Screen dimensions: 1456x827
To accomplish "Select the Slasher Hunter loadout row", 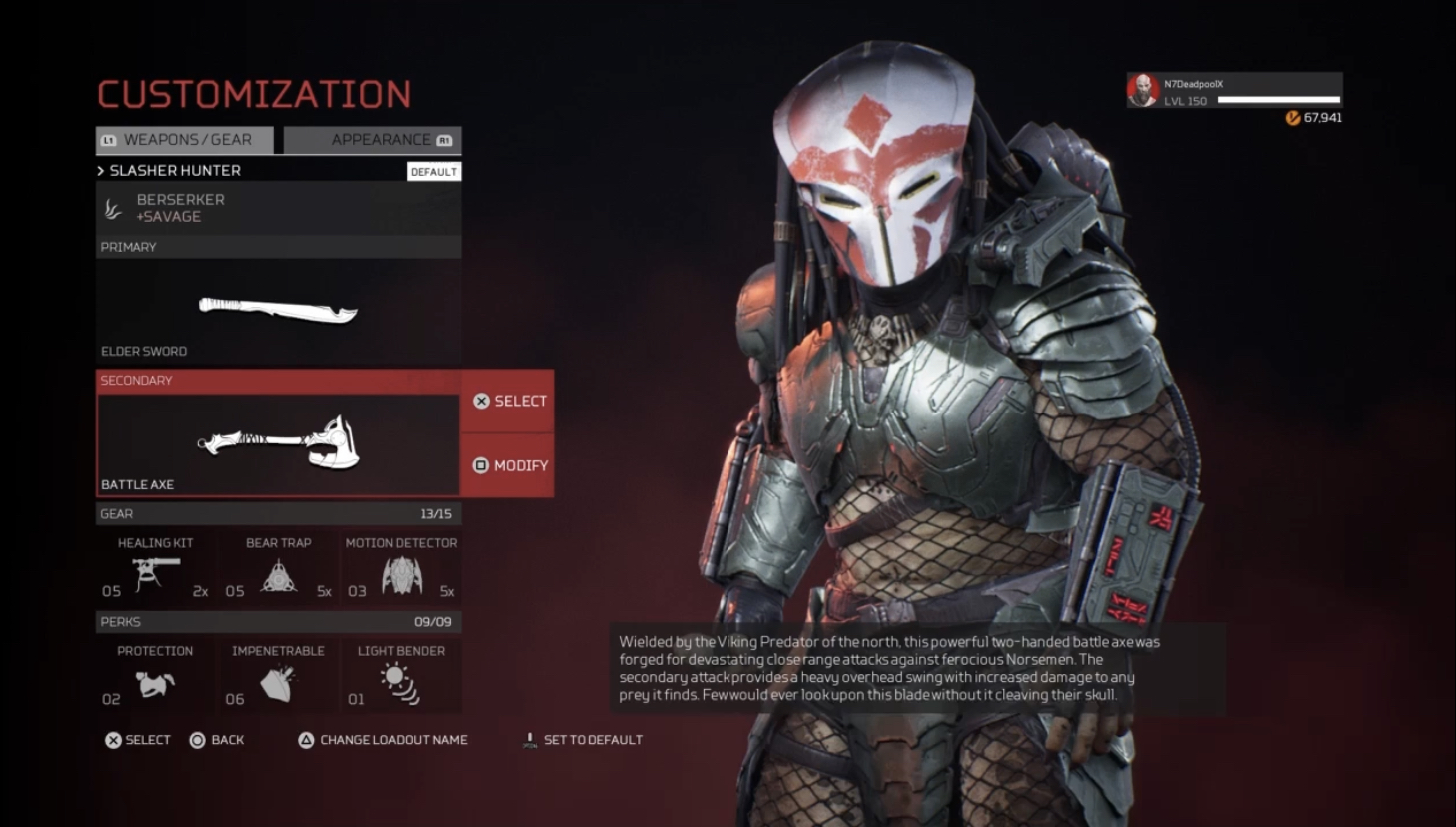I will coord(250,171).
